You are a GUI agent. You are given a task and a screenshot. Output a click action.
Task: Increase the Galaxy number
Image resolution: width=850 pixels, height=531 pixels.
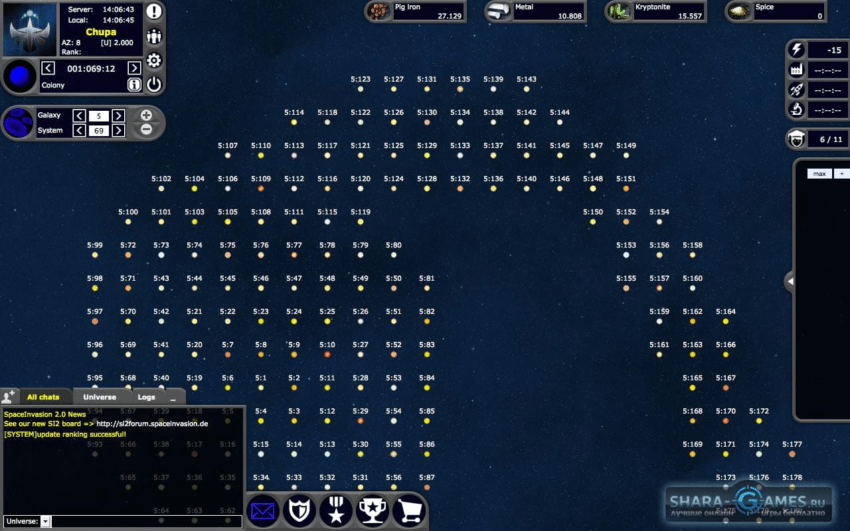[119, 116]
